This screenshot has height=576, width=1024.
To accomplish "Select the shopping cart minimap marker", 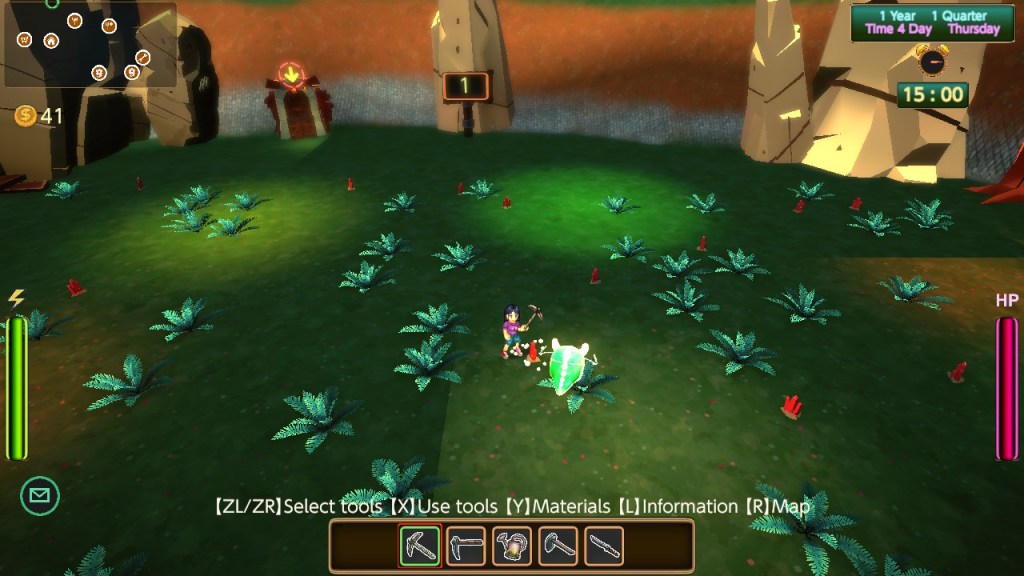I will tap(24, 40).
